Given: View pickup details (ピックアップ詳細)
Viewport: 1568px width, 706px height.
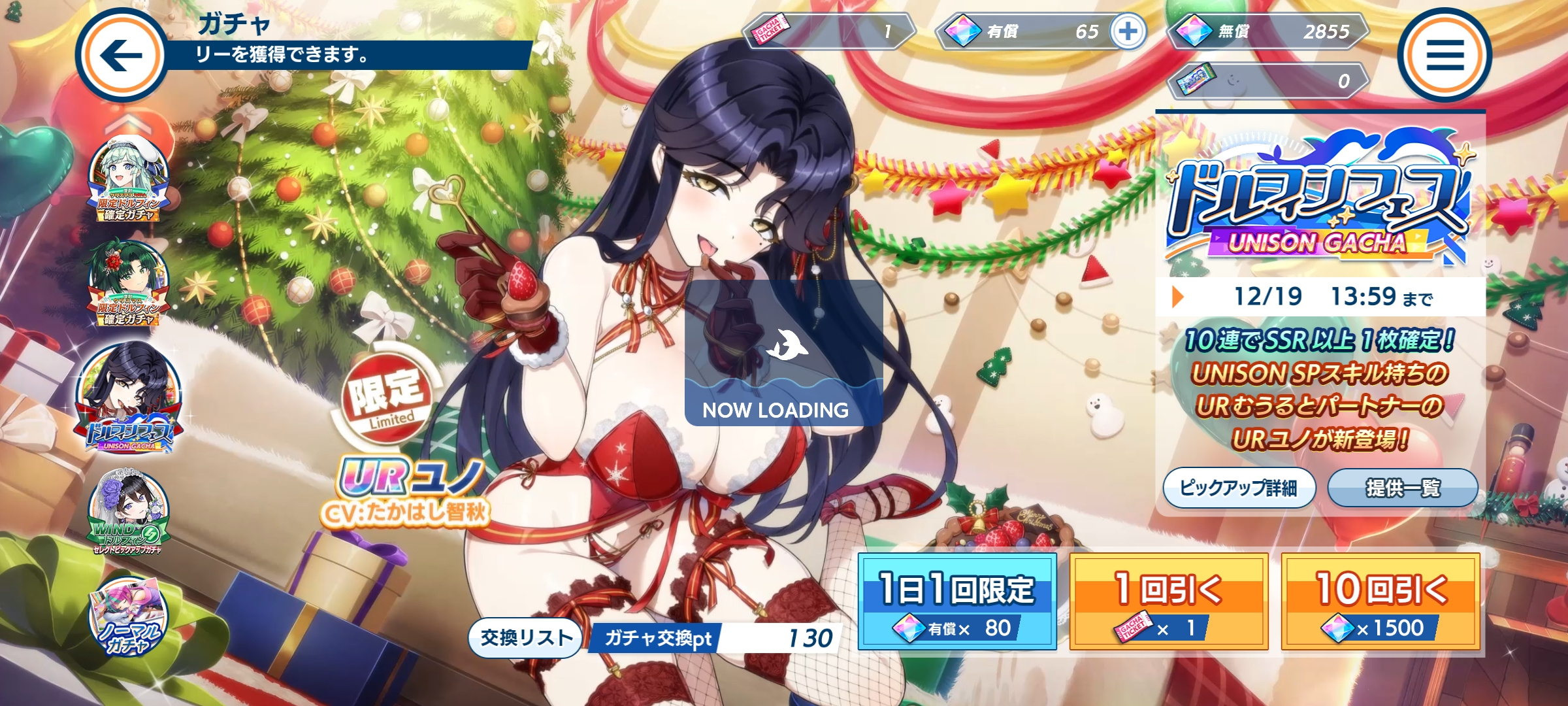Looking at the screenshot, I should click(1239, 488).
